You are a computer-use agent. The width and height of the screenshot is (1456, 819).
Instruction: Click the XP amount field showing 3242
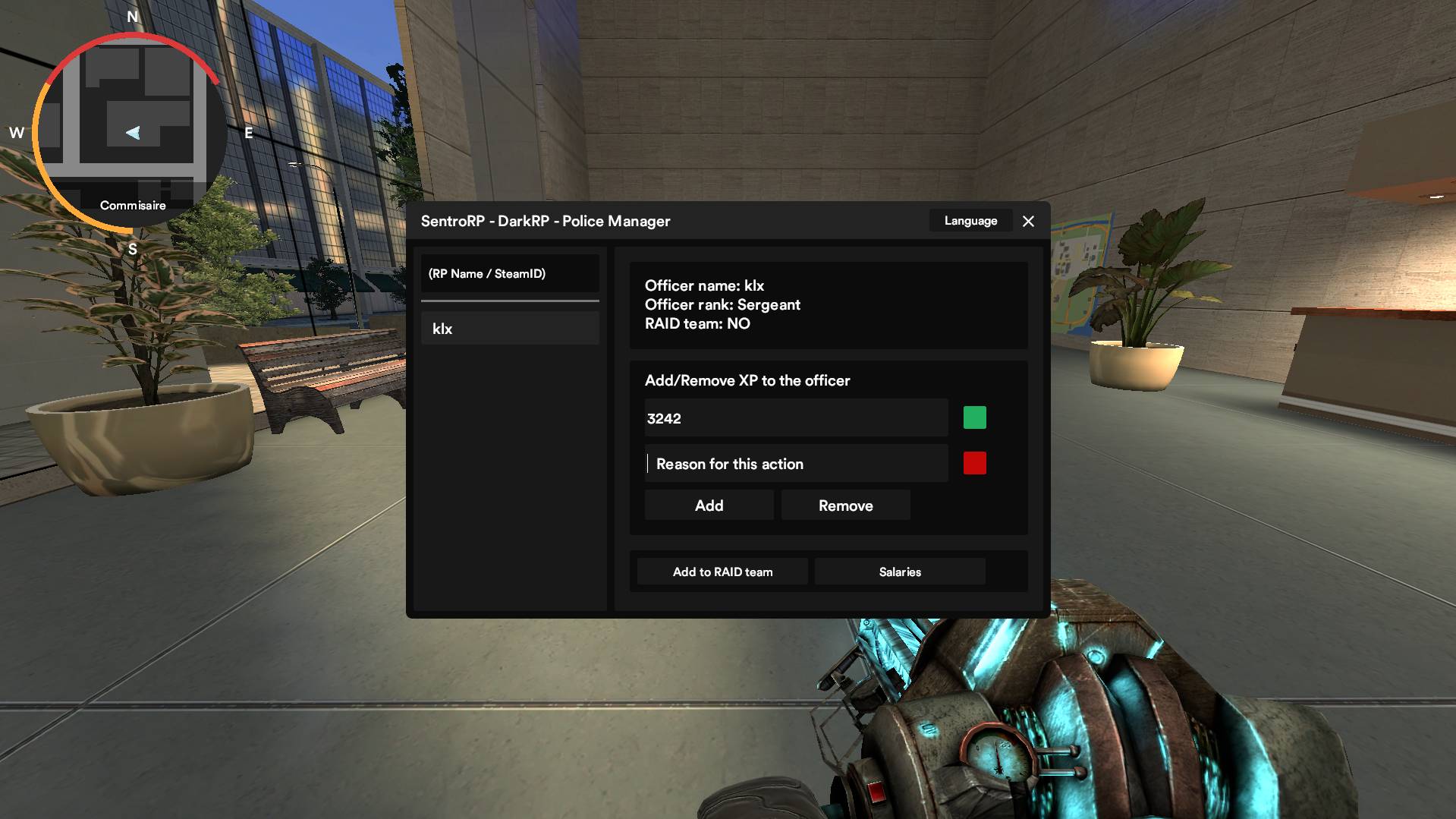pos(796,418)
